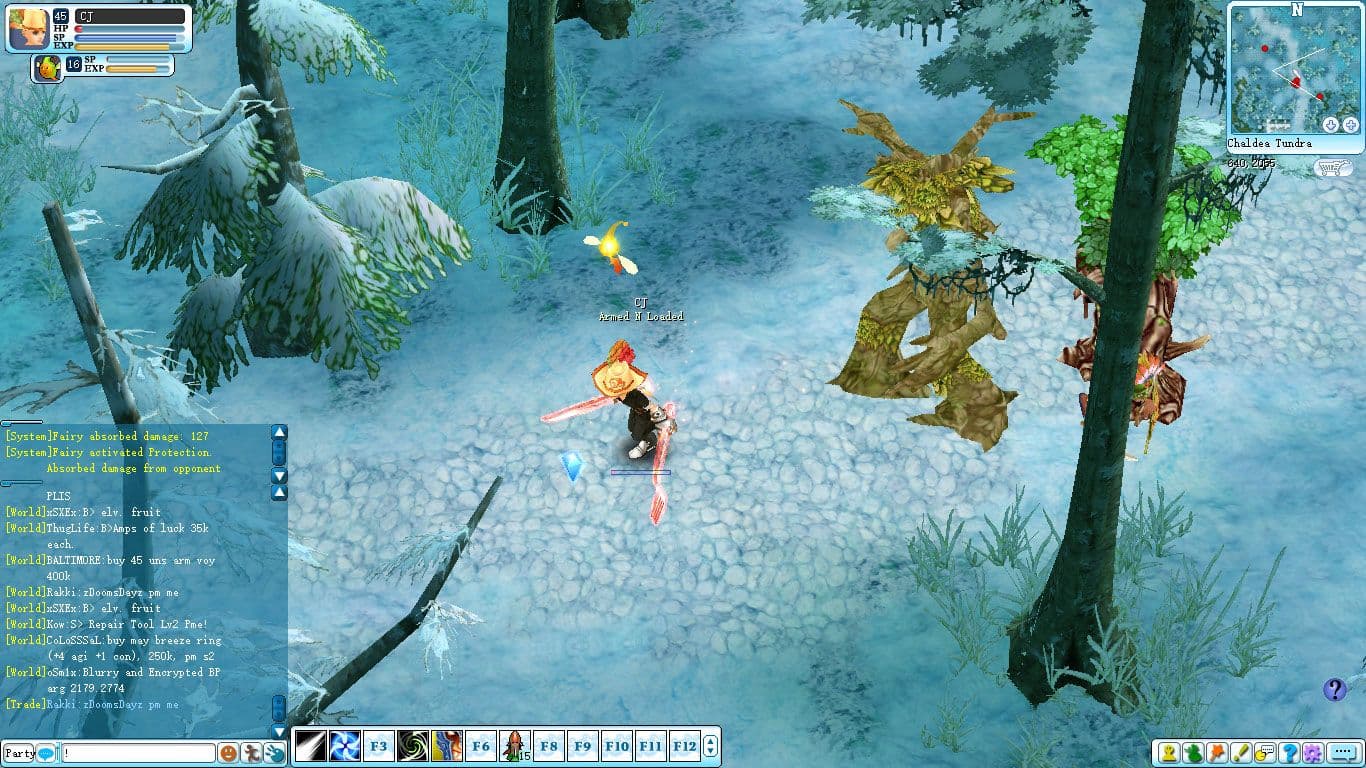1366x768 pixels.
Task: Click the green fairy menu icon
Action: [x=1192, y=753]
